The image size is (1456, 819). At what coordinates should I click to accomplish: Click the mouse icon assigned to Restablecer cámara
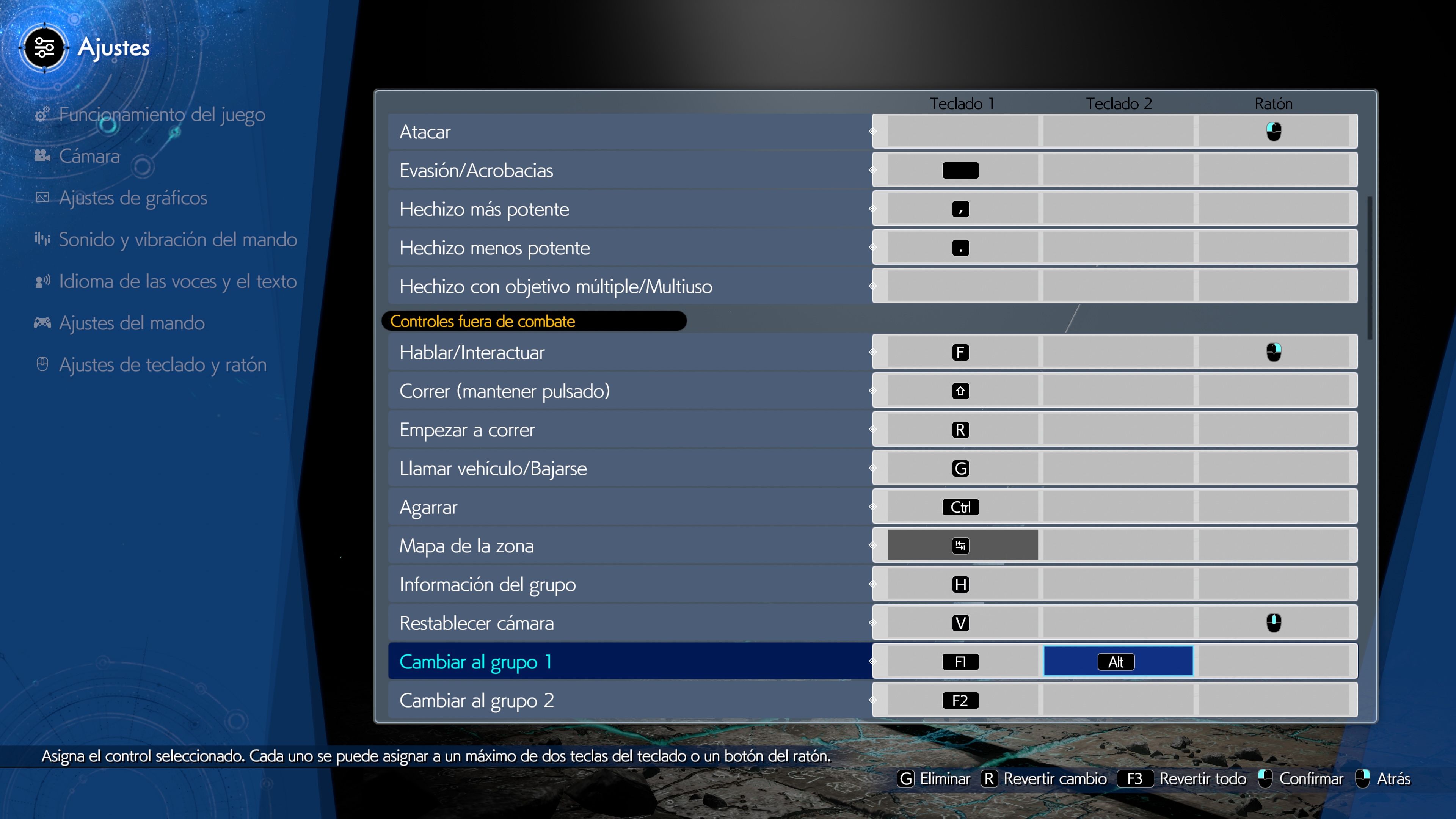(1274, 623)
